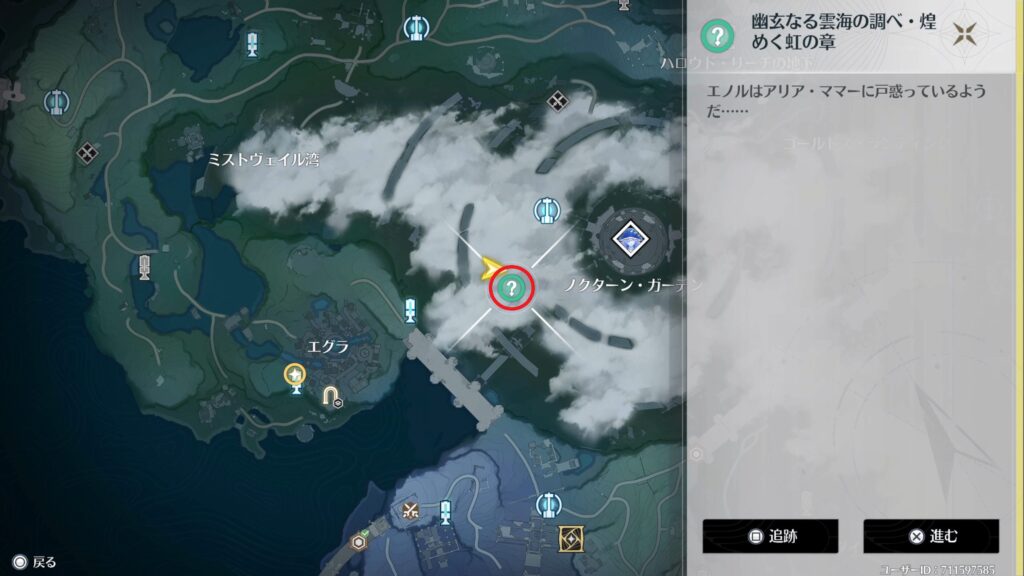Select the four-diamond marker above the cloud
Screen dimensions: 1024x576
coord(558,100)
